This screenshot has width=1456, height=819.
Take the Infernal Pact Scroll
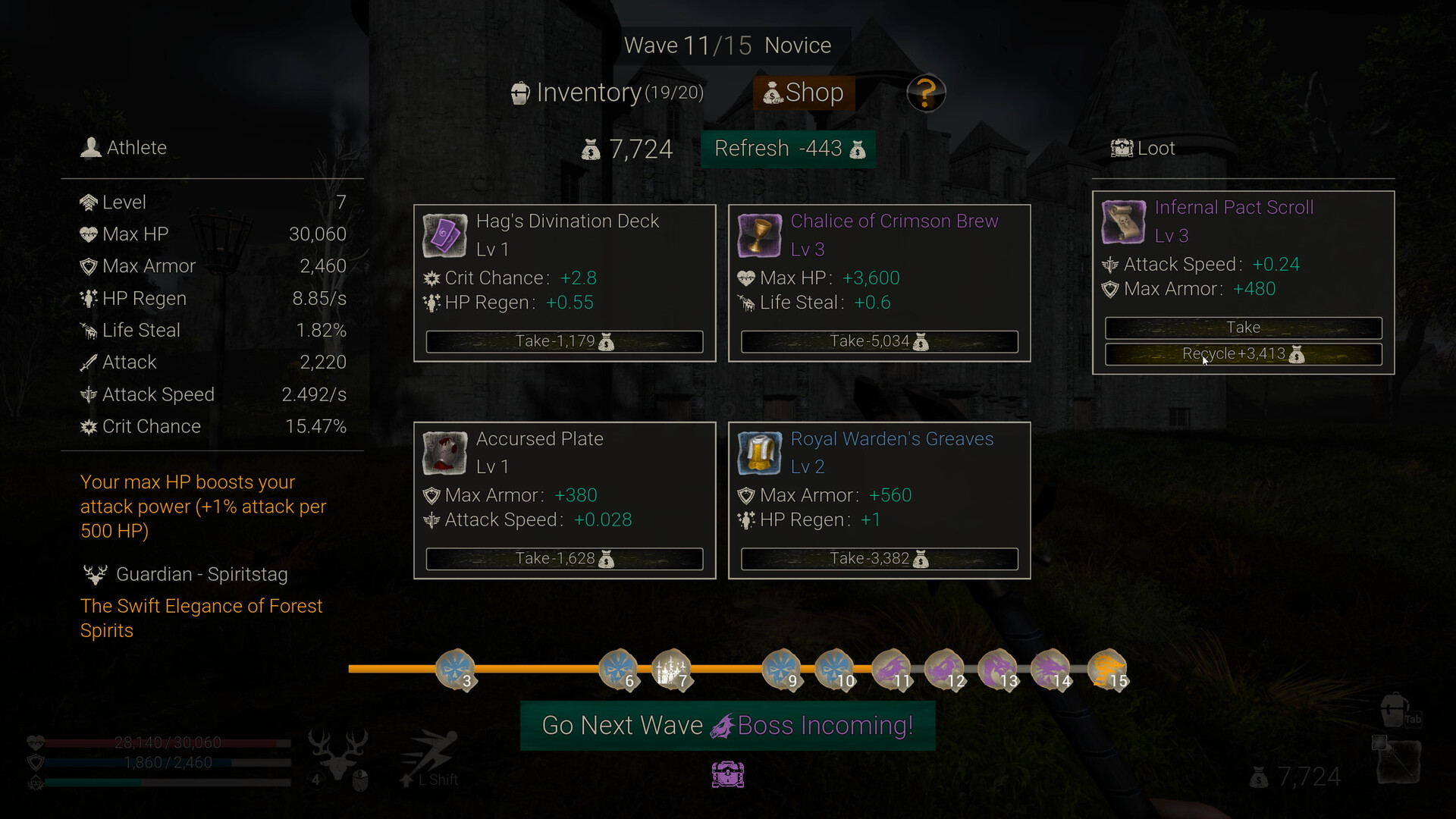(x=1243, y=327)
